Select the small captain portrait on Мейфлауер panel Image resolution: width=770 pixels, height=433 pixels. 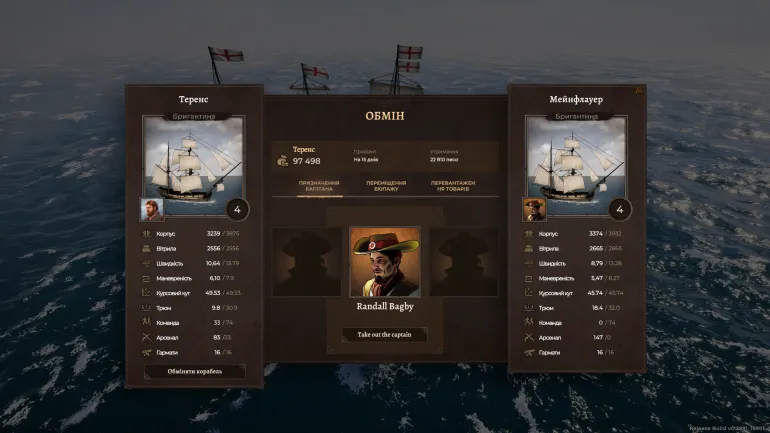535,209
